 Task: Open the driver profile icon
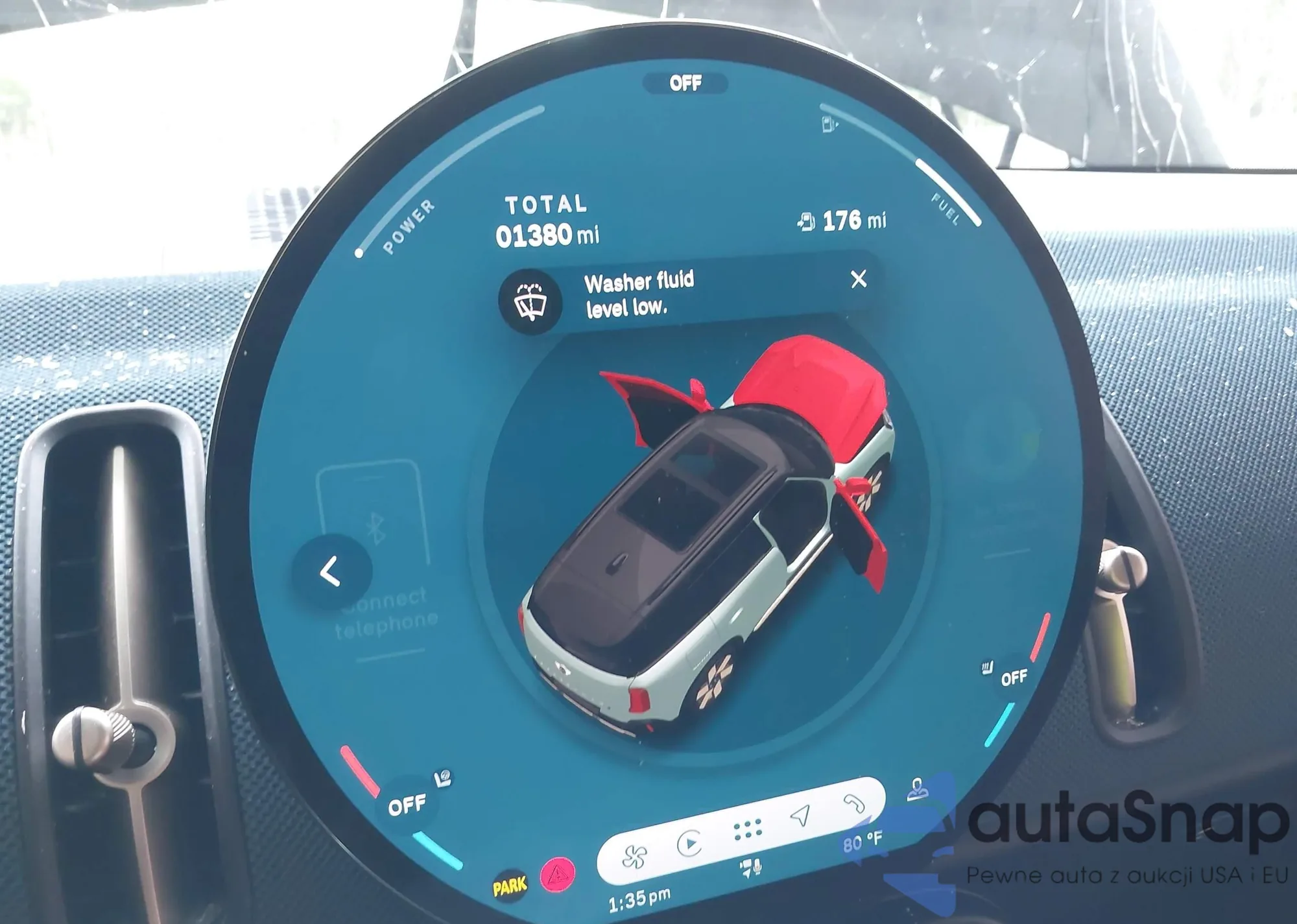(917, 790)
